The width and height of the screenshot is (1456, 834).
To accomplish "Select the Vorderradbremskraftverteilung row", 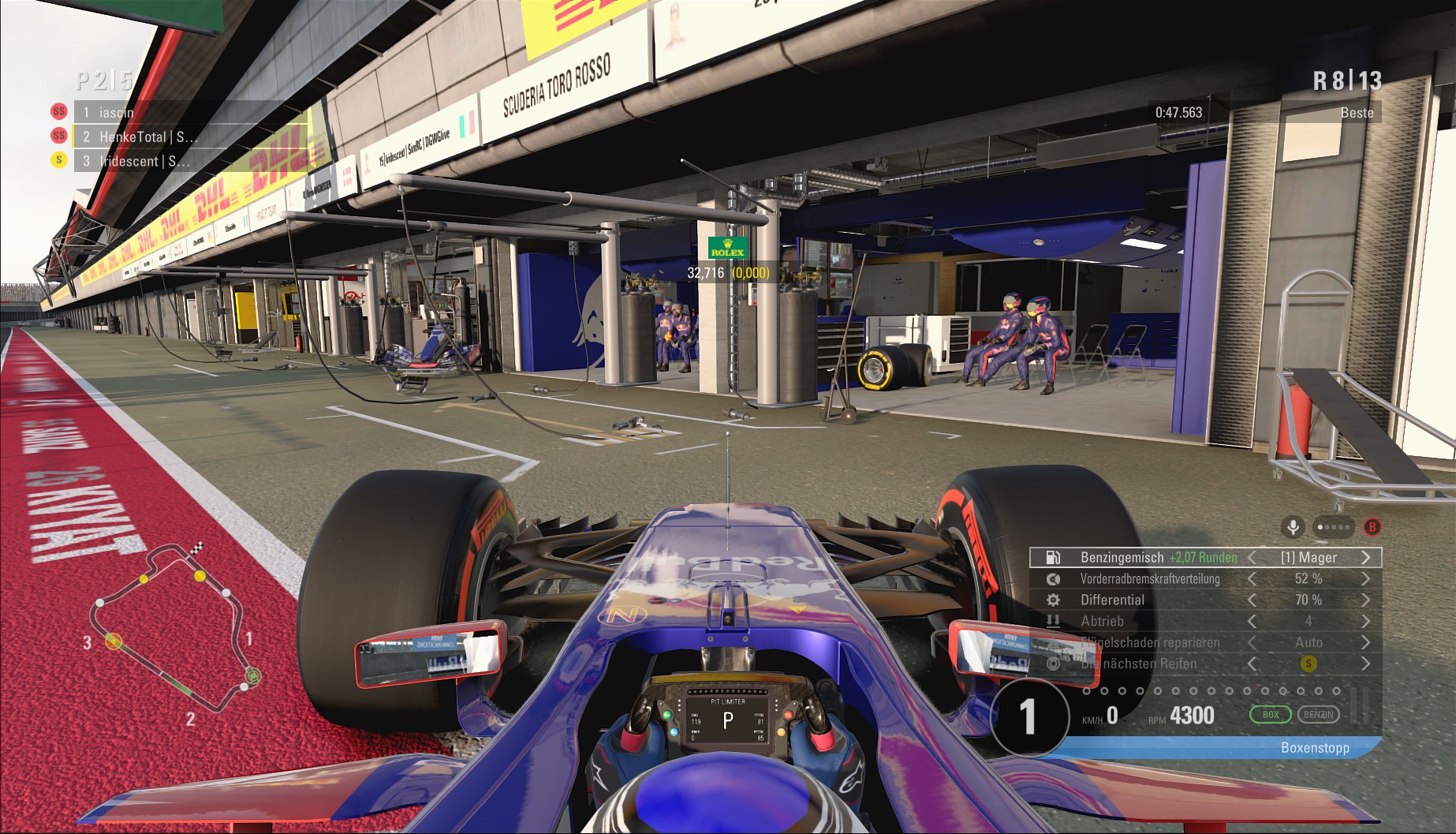I will pos(1149,578).
